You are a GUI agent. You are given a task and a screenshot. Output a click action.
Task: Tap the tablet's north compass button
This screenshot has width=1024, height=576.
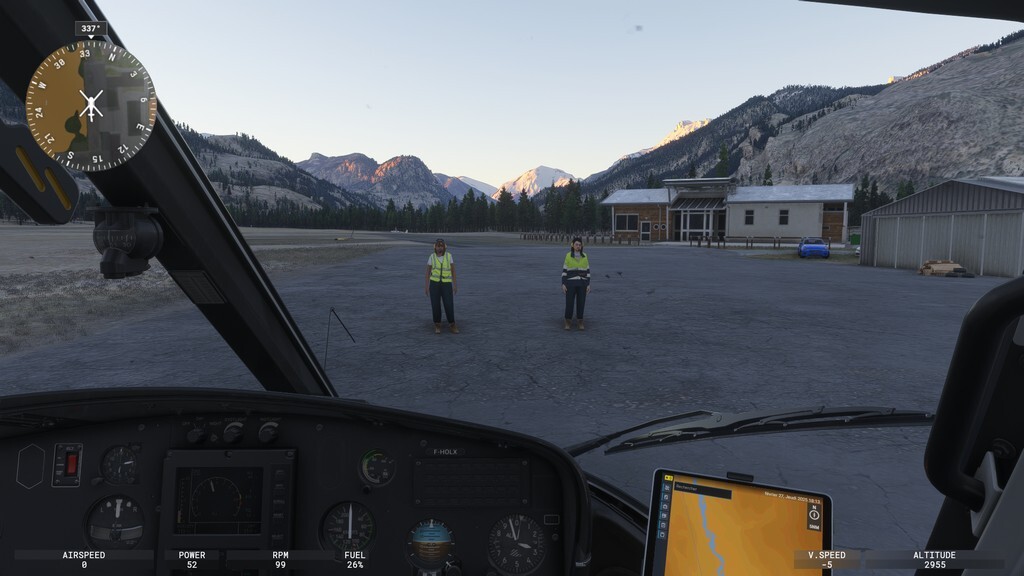pos(813,514)
